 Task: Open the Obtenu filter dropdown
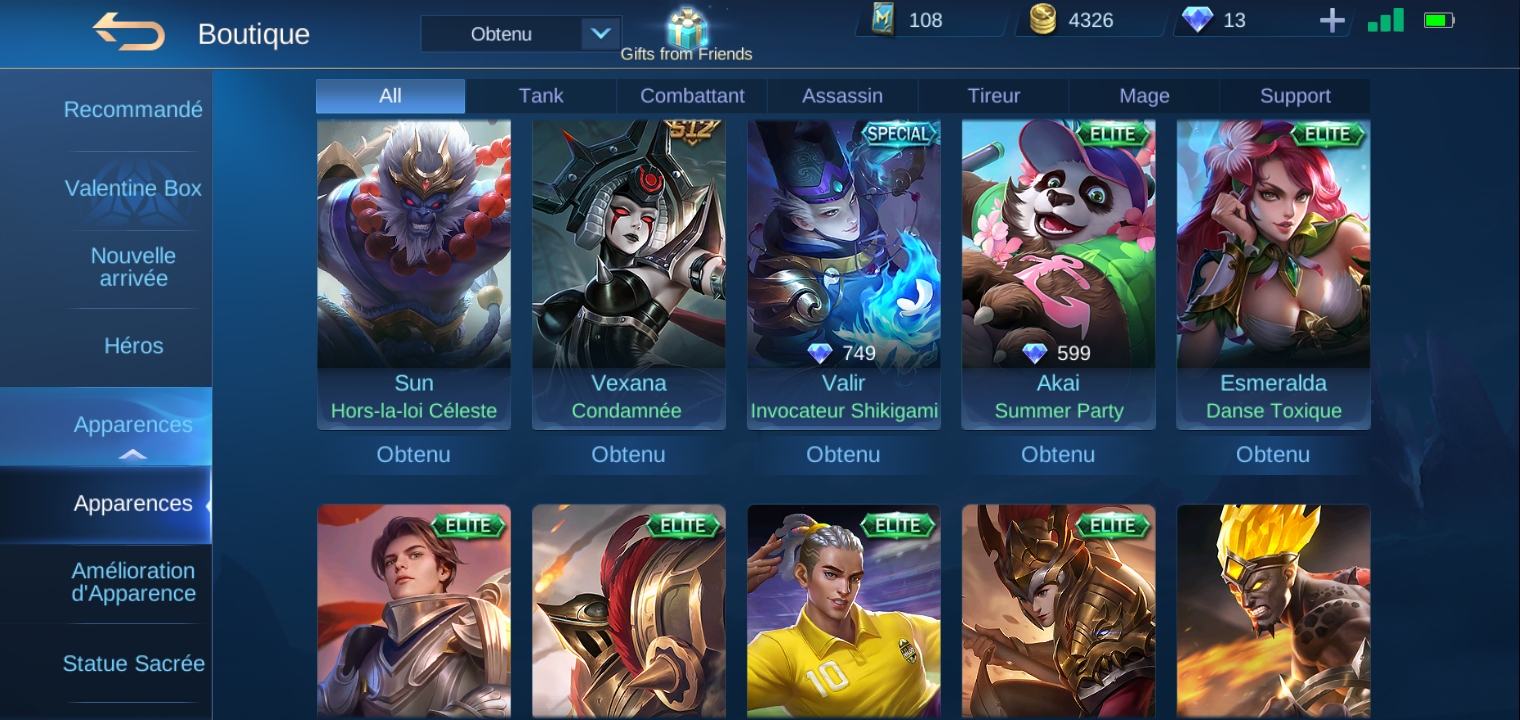(520, 33)
